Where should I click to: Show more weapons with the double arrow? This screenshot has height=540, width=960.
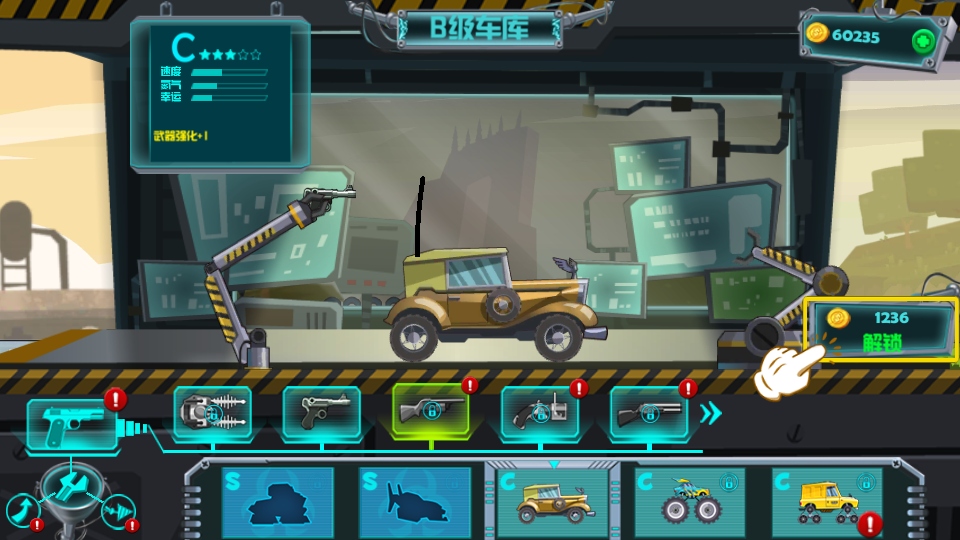pyautogui.click(x=710, y=413)
